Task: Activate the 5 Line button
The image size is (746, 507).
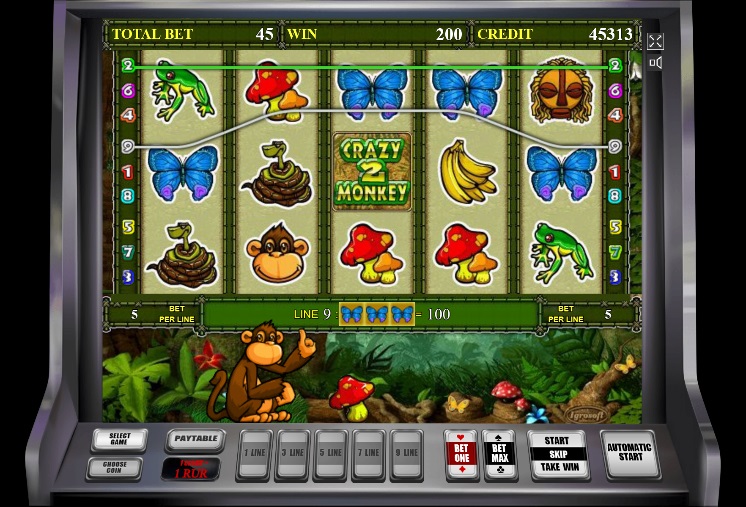Action: (x=330, y=454)
